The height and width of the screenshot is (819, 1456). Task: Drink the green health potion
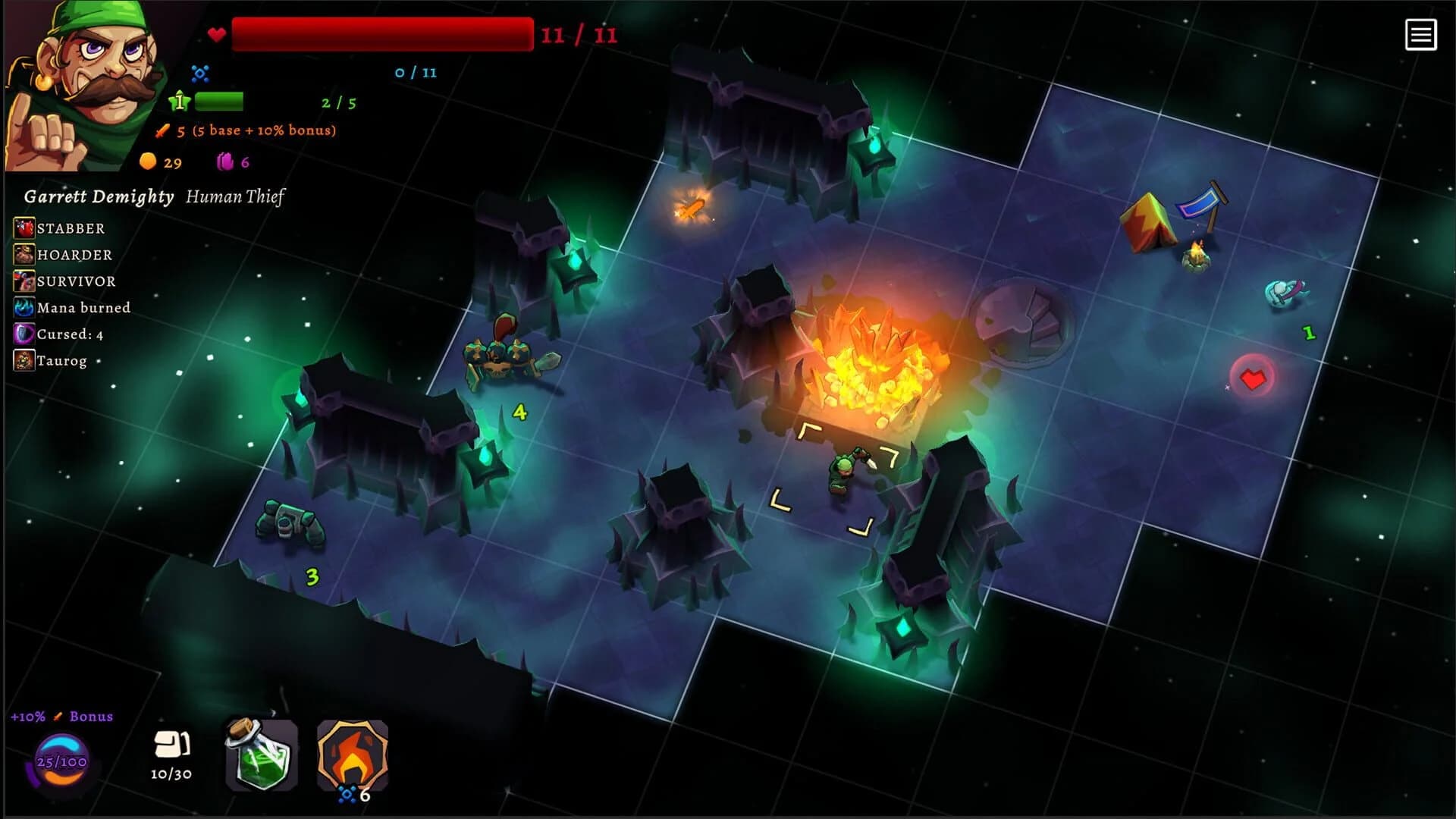[x=262, y=755]
